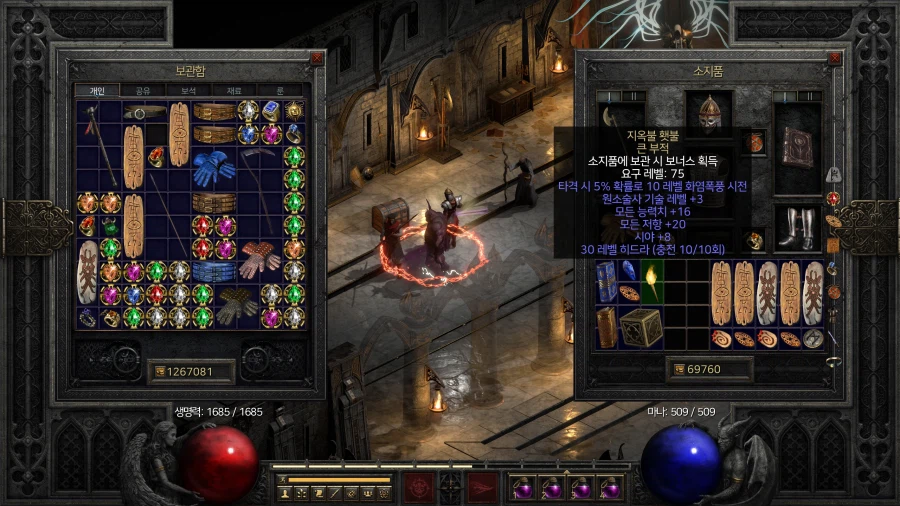The height and width of the screenshot is (506, 900).
Task: Pick up the blue gloves in stash
Action: coord(211,167)
